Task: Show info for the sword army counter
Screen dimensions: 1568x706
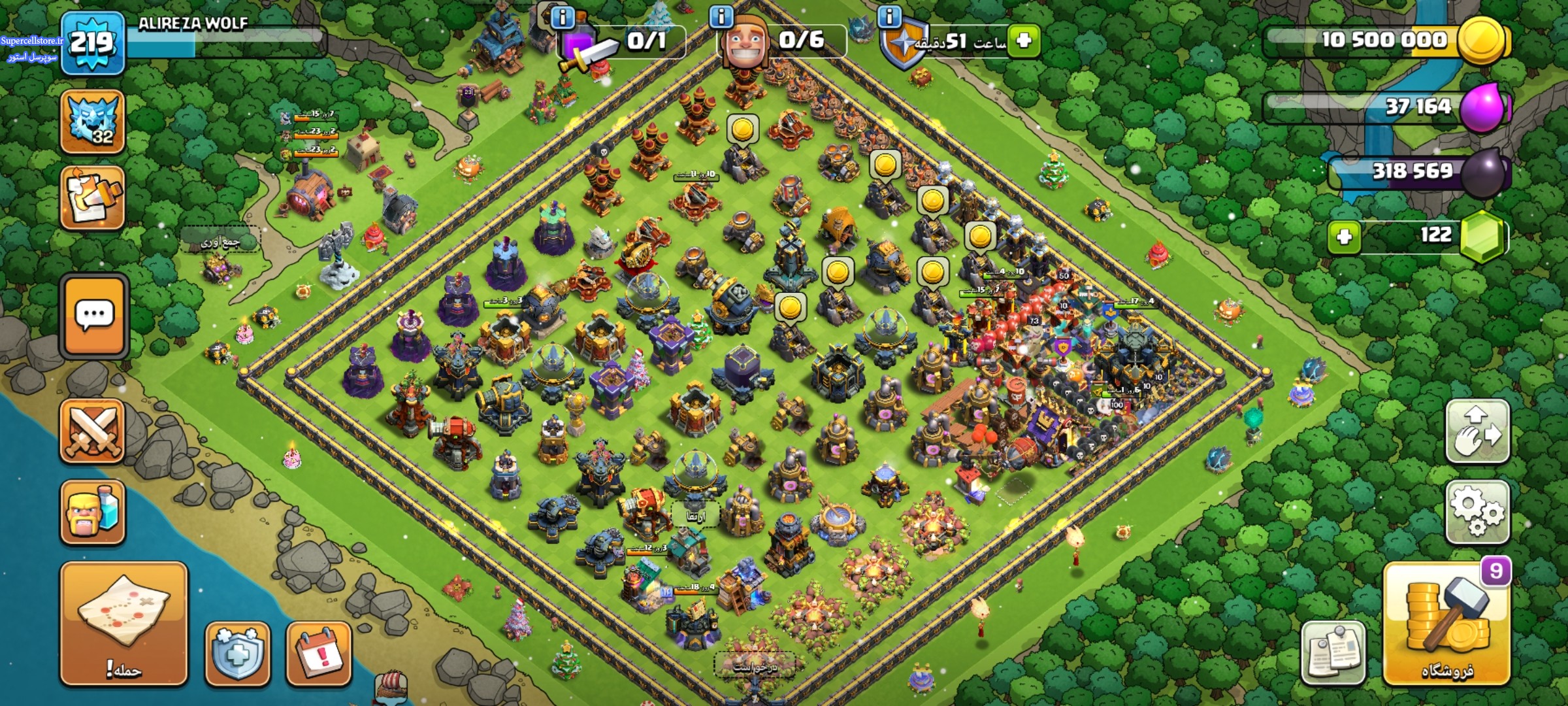Action: (x=563, y=17)
